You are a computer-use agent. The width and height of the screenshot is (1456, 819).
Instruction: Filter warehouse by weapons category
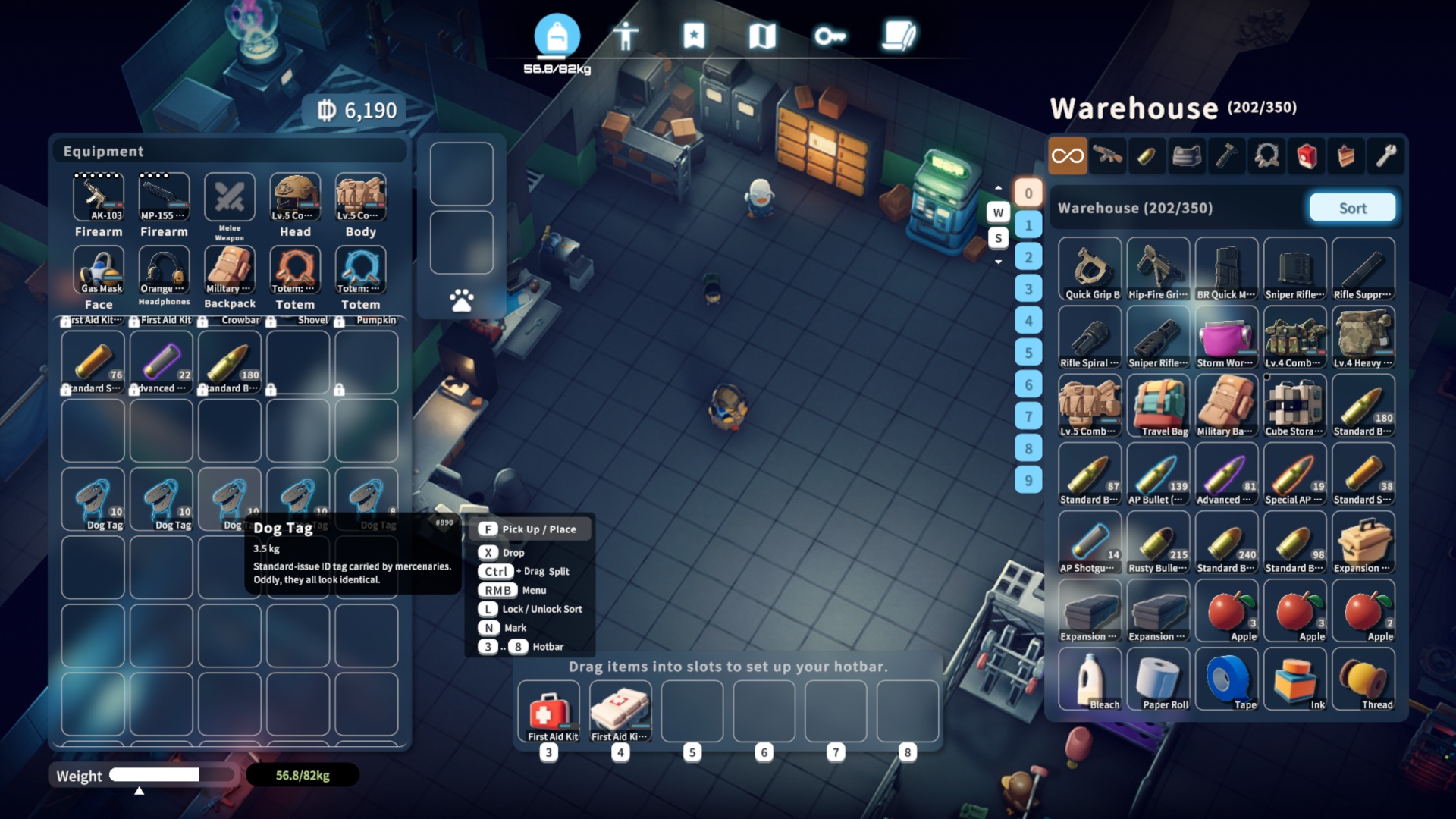[1108, 156]
